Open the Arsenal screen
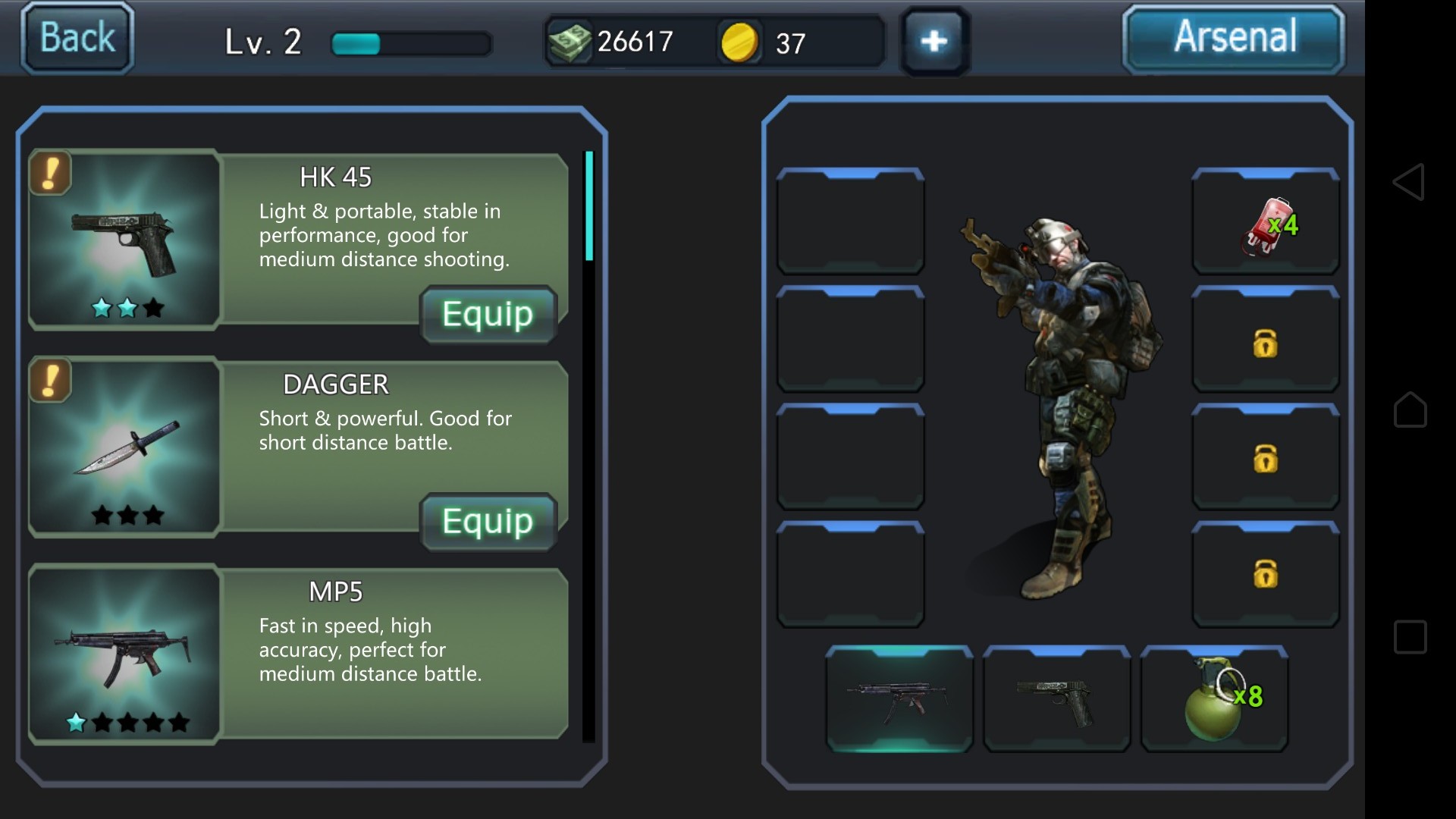The width and height of the screenshot is (1456, 819). [1234, 38]
